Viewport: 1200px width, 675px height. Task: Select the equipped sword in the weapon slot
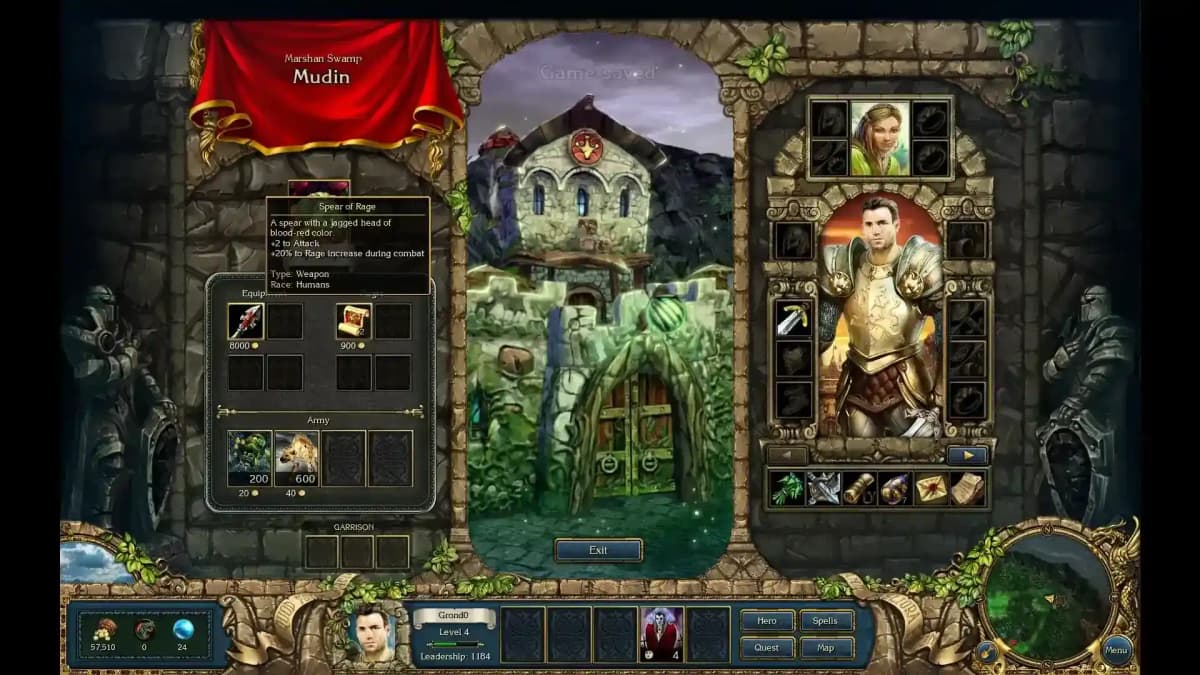tap(794, 319)
